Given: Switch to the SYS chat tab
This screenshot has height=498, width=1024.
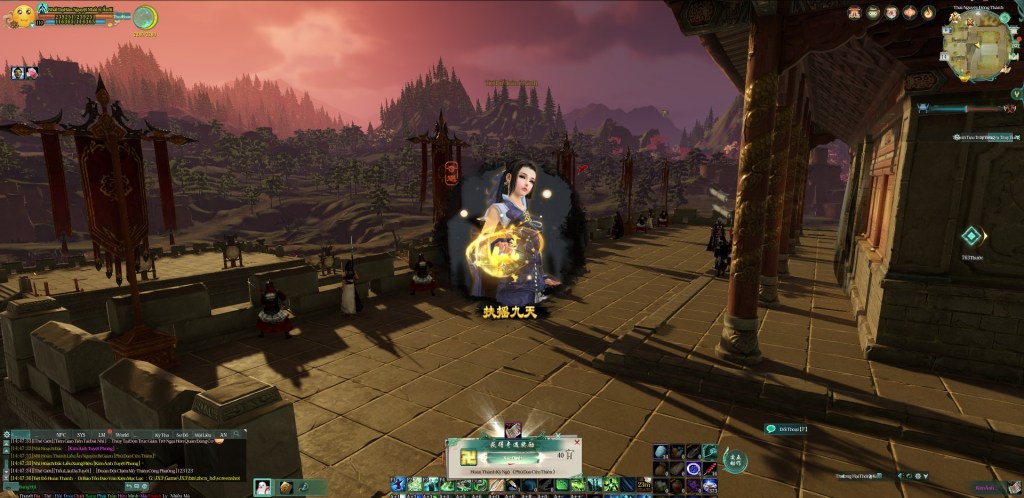Looking at the screenshot, I should 82,435.
